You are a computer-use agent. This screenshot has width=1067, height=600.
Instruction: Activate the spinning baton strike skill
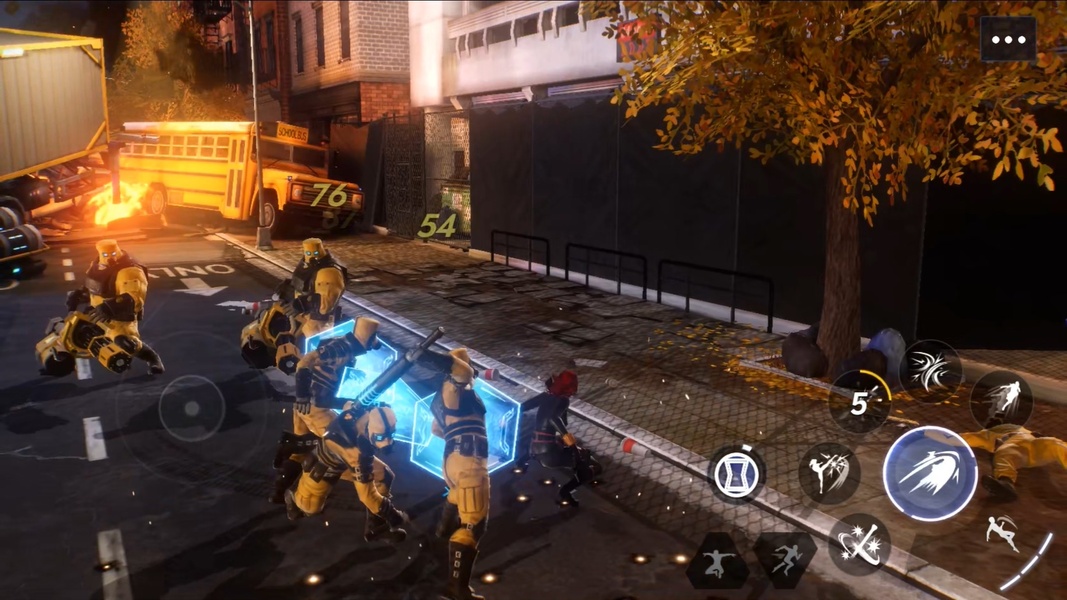pyautogui.click(x=859, y=544)
